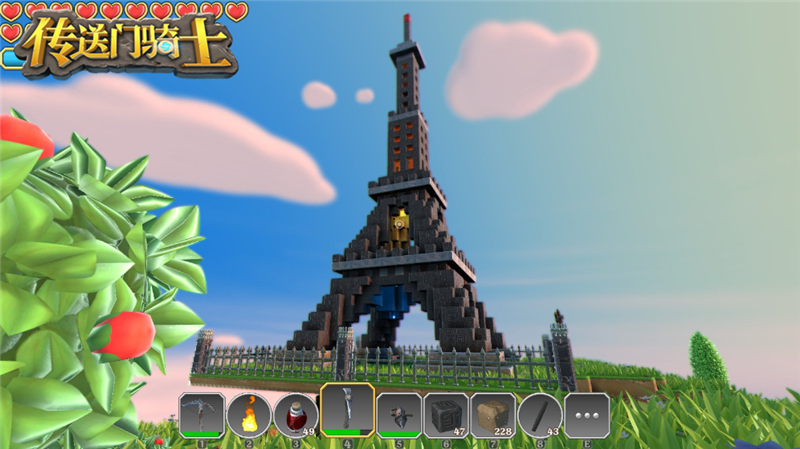The width and height of the screenshot is (800, 449).
Task: Choose the tan block stack of 228
Action: pos(493,414)
